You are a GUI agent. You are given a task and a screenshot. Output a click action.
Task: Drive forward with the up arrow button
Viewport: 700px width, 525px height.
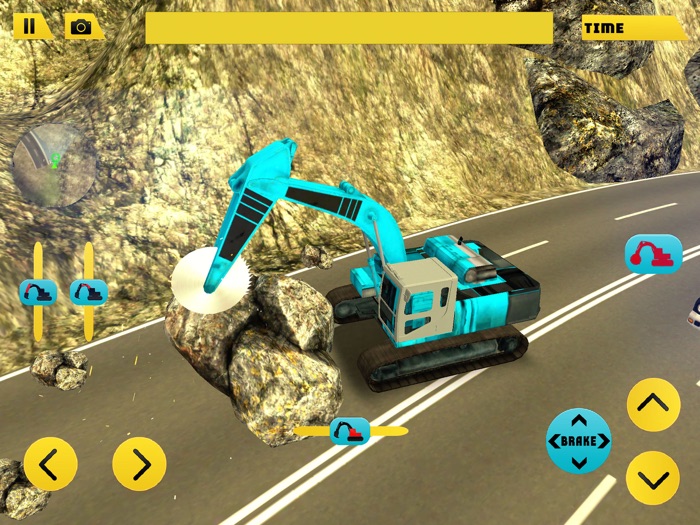point(653,405)
